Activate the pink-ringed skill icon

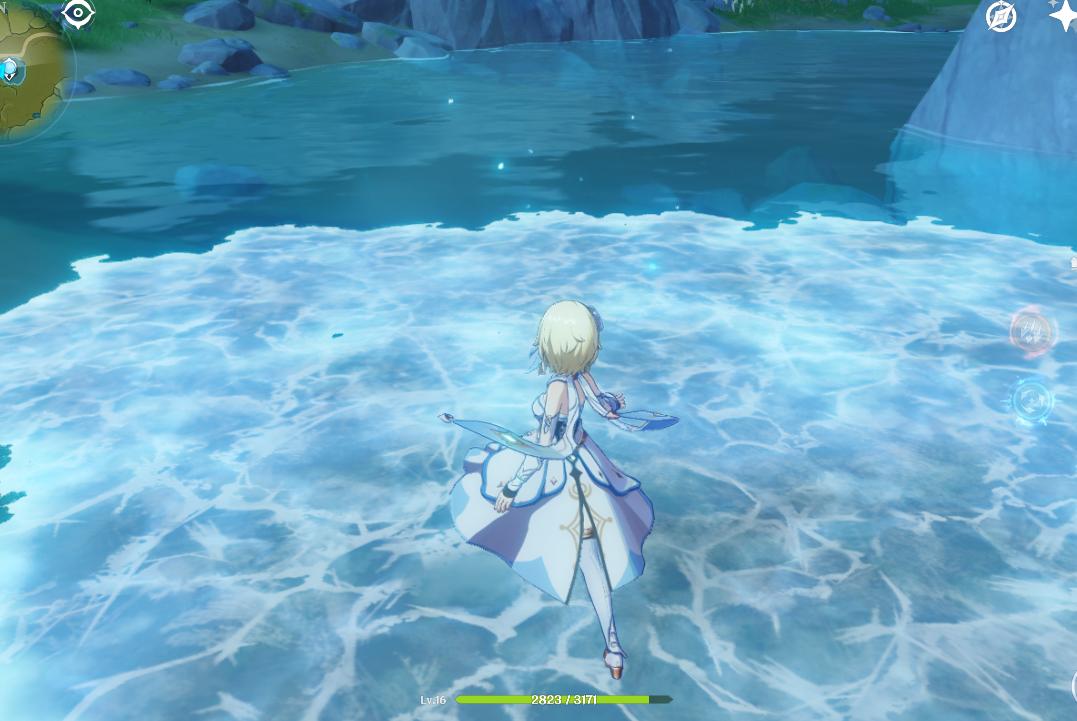1033,329
